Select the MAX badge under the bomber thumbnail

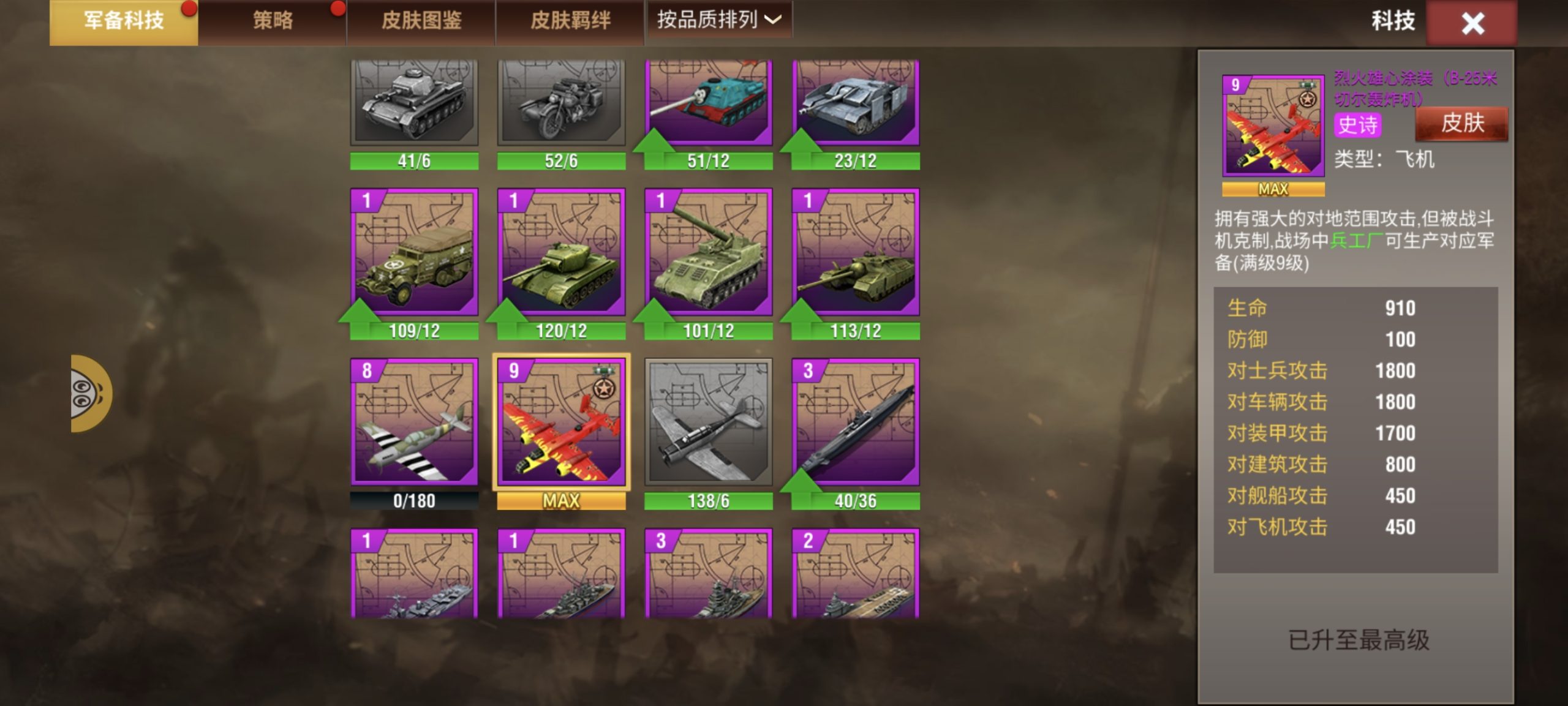pyautogui.click(x=560, y=501)
